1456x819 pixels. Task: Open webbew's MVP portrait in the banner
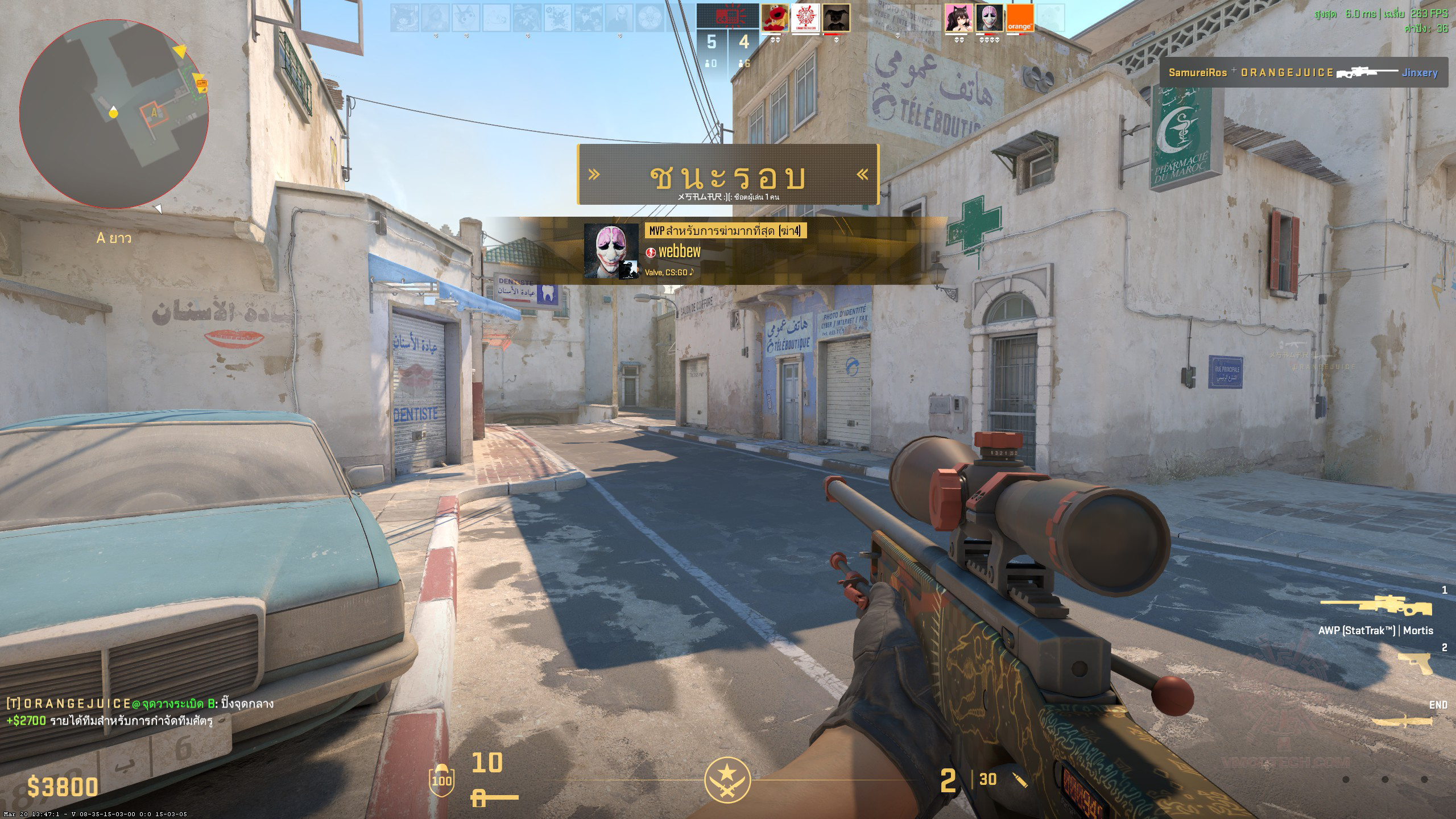pyautogui.click(x=611, y=251)
